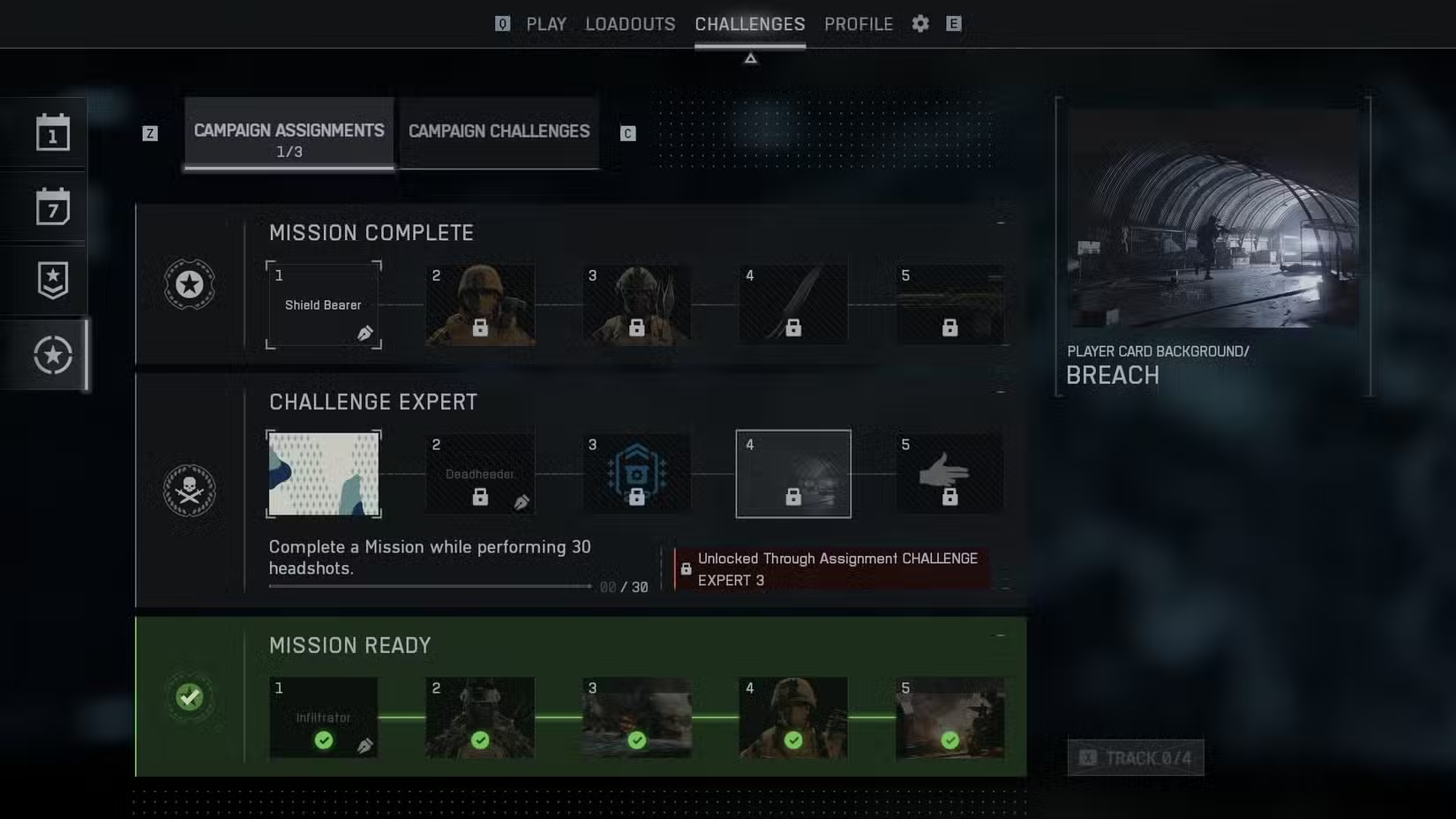Click the career rank badge icon in sidebar
Image resolution: width=1456 pixels, height=819 pixels.
[x=53, y=280]
